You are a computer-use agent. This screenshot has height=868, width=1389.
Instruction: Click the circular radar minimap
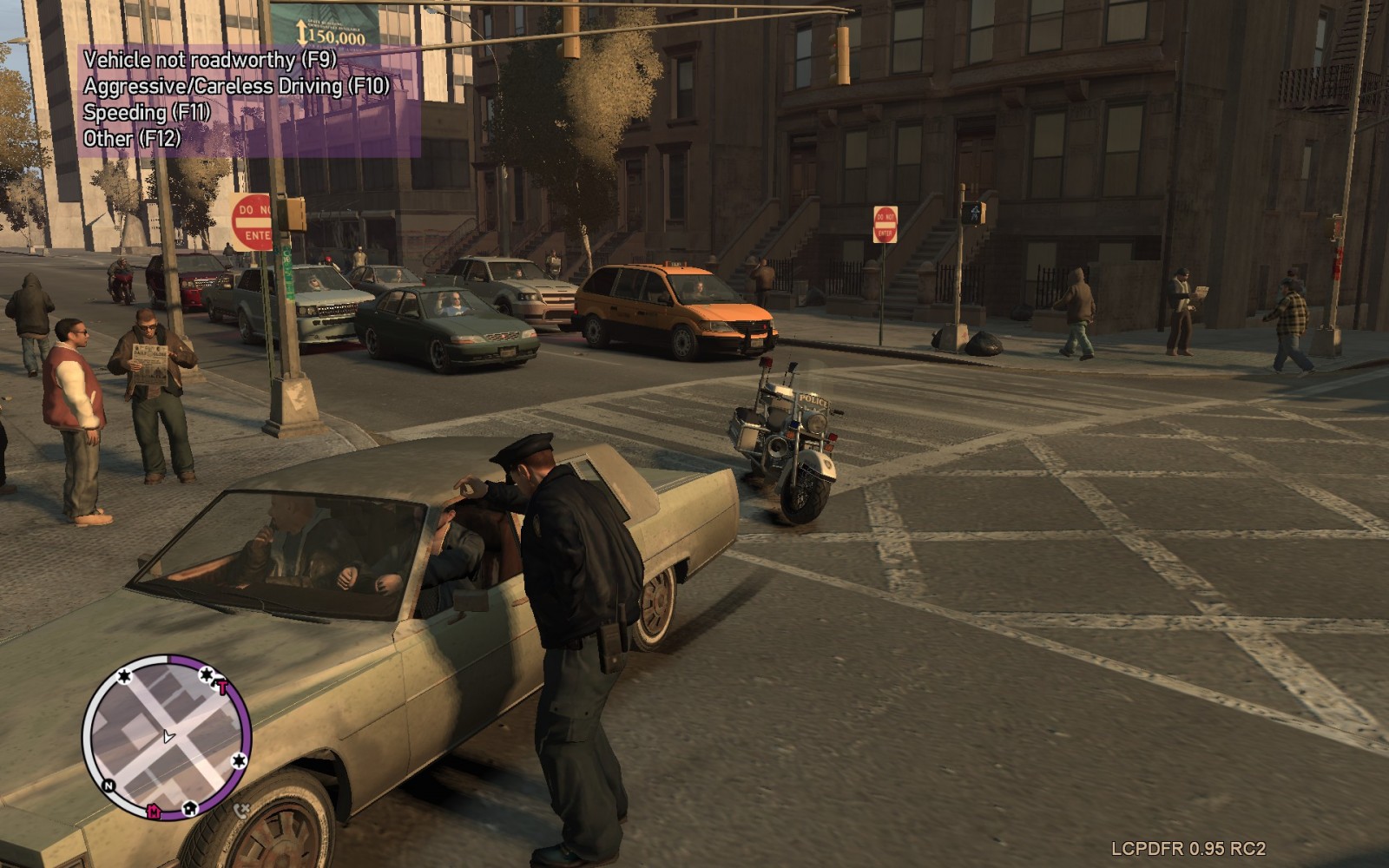(166, 736)
